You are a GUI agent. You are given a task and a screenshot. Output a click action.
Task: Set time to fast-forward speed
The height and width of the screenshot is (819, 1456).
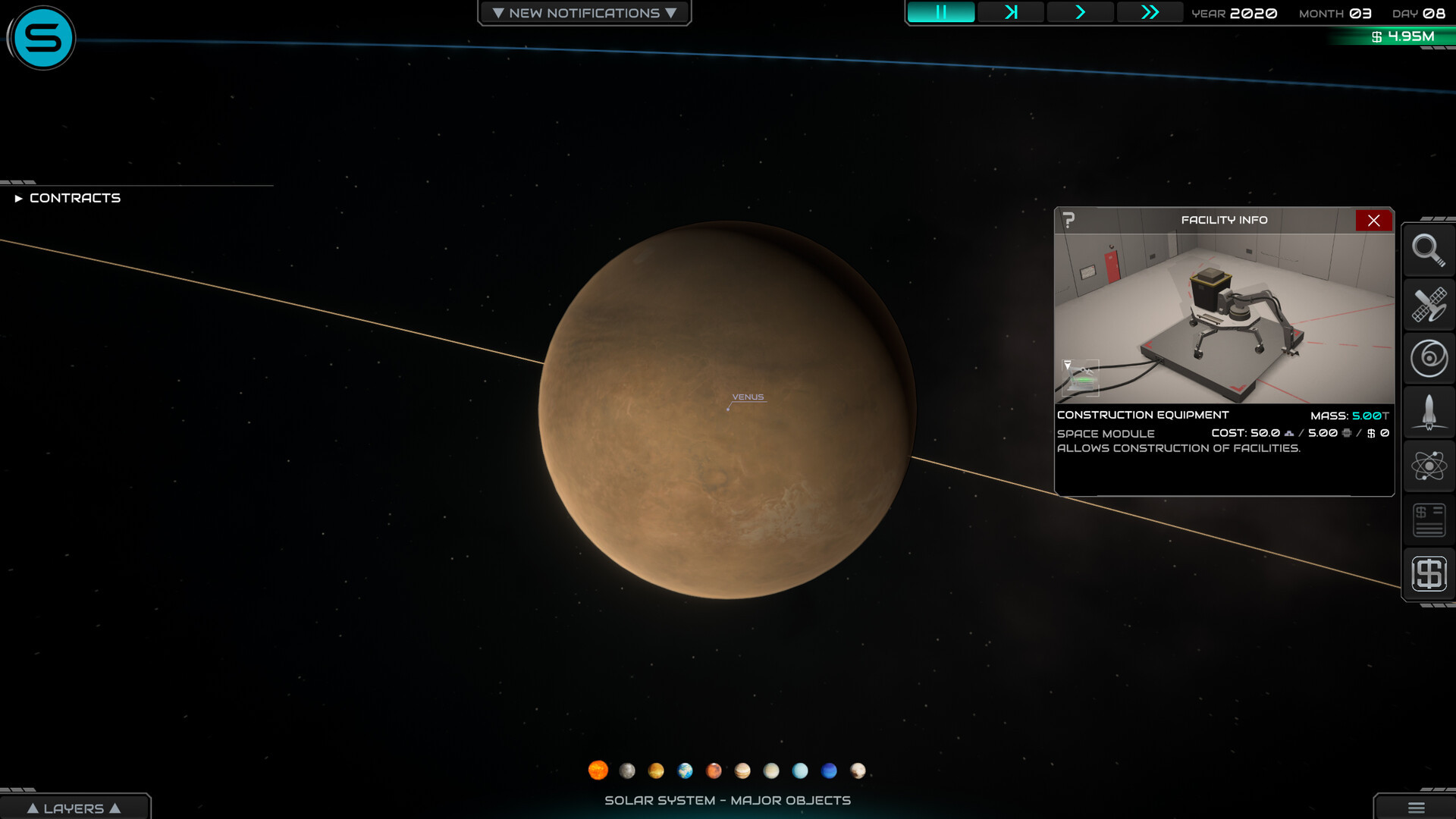click(x=1150, y=12)
